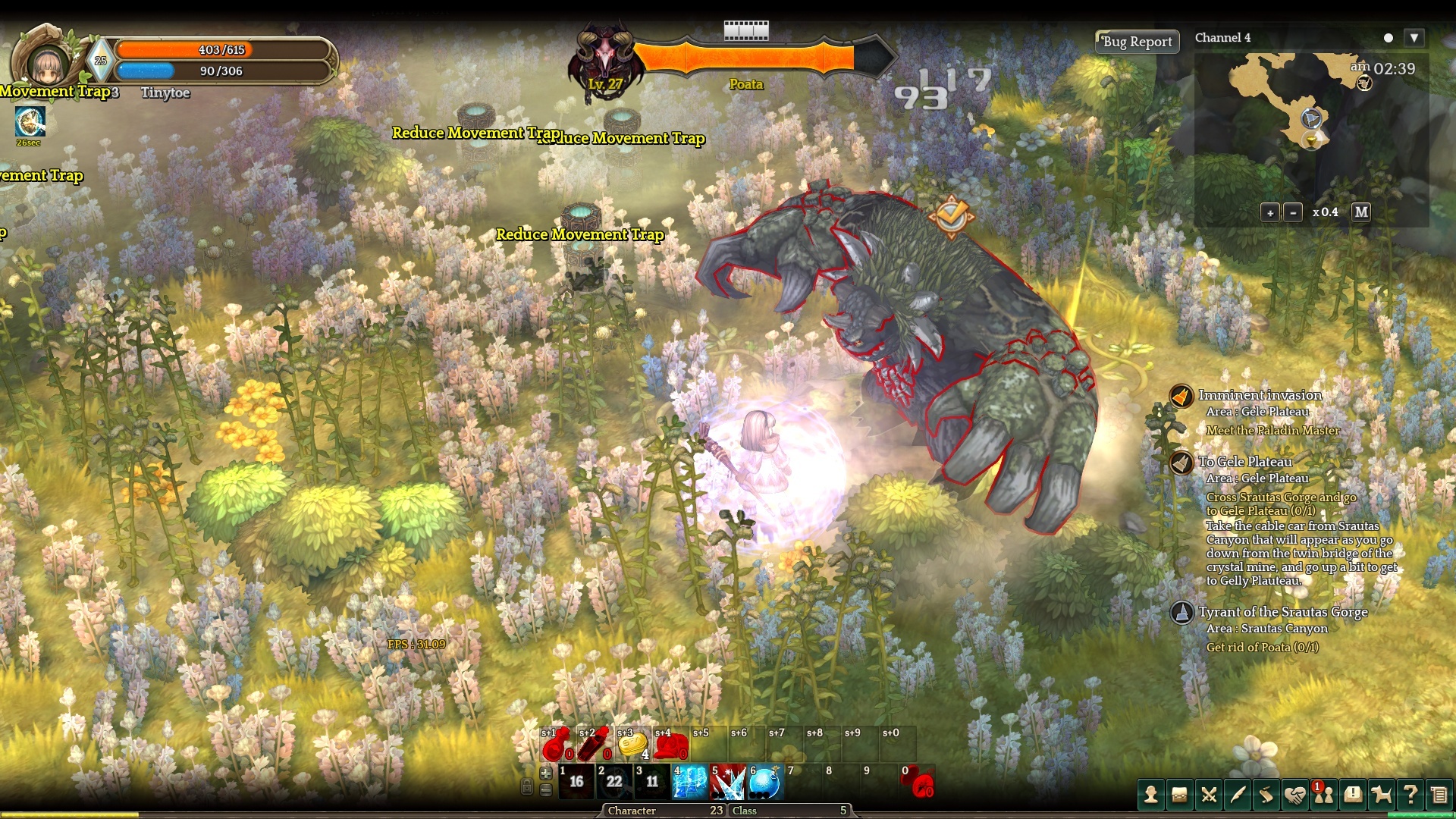The image size is (1456, 819).
Task: Toggle the hotbar lock icon
Action: pos(527,787)
